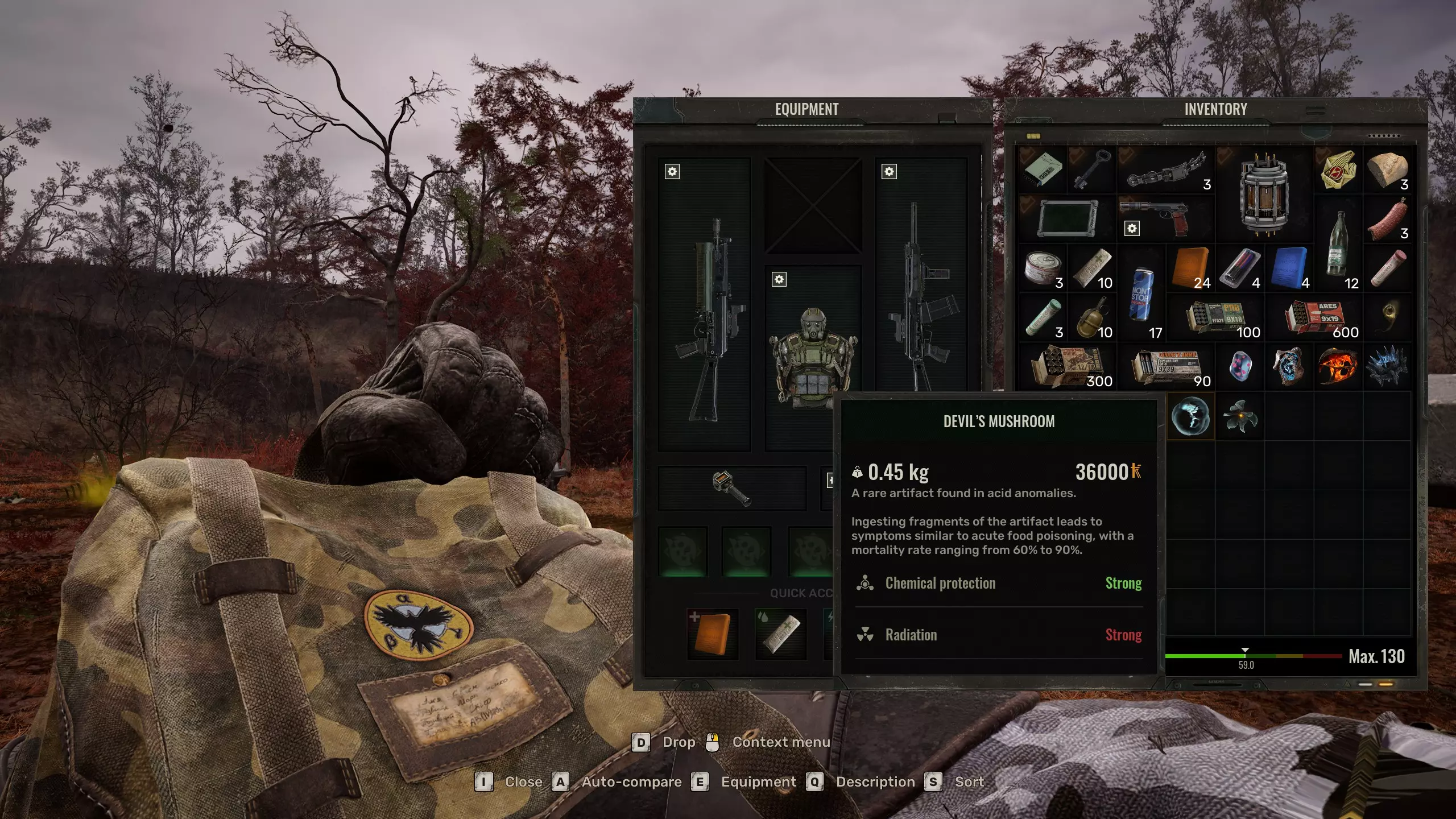Select the green glass water bottle
Screen dimensions: 1456x819
[x=1338, y=243]
